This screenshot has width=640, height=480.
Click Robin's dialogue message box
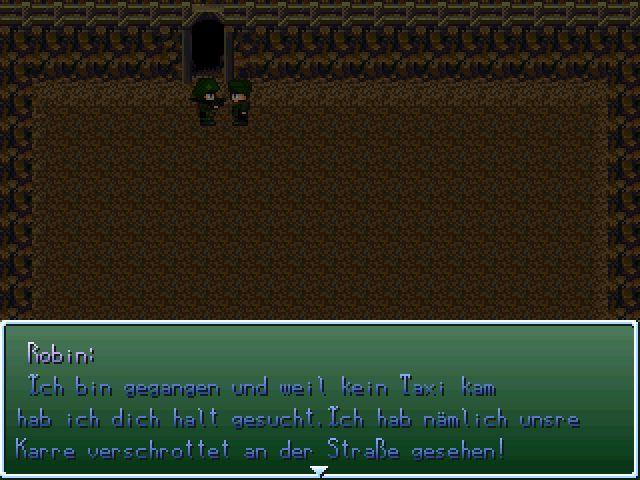click(x=318, y=400)
